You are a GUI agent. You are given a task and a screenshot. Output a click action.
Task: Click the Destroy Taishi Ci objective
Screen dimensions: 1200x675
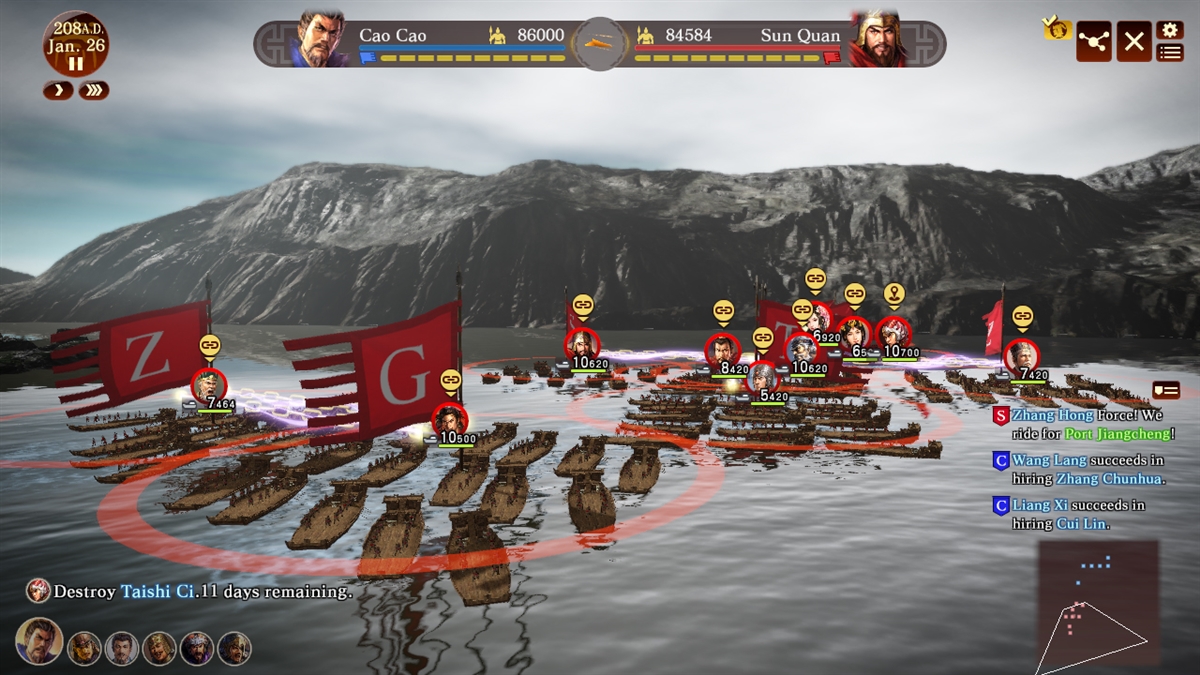(190, 591)
